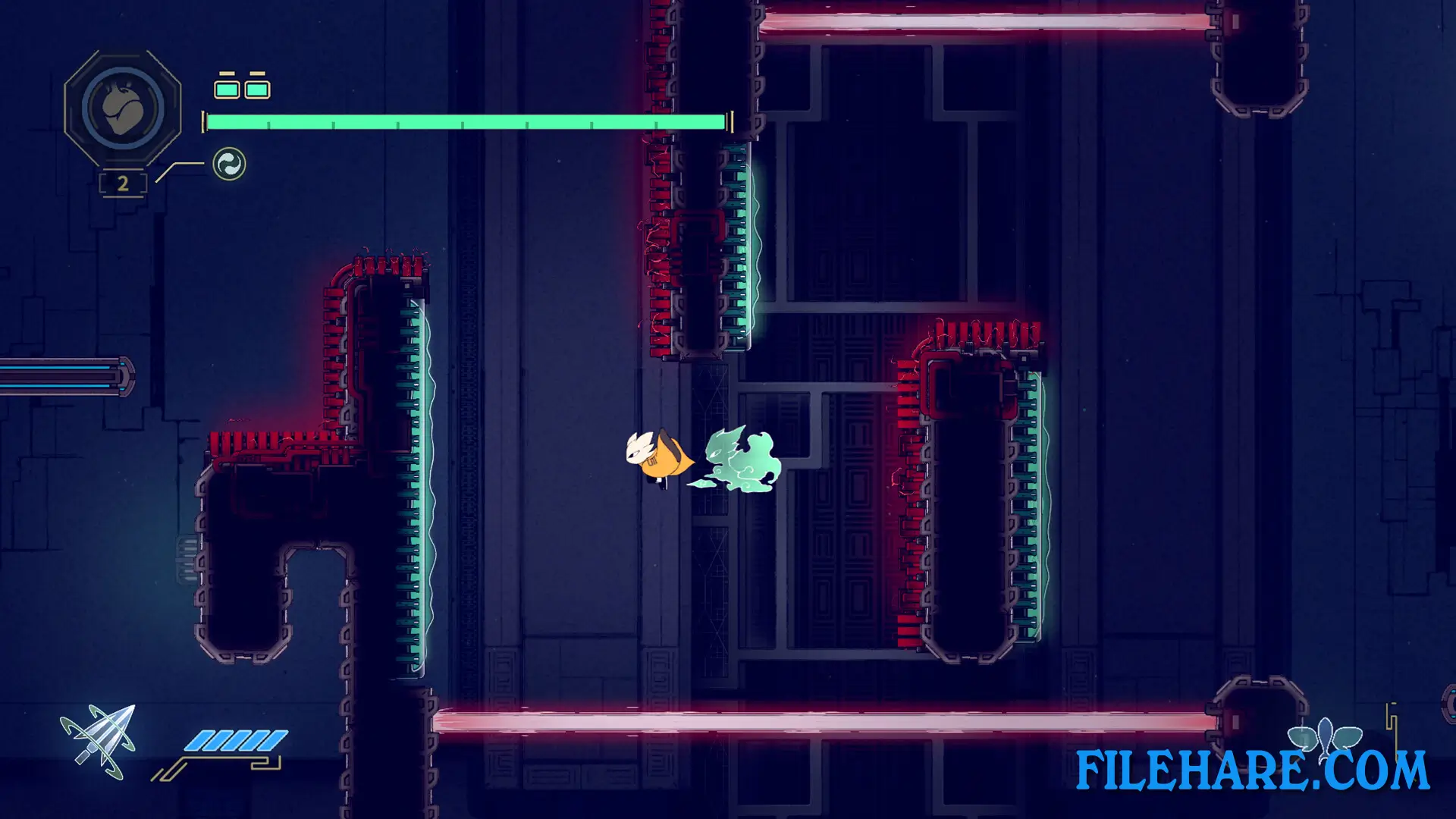The height and width of the screenshot is (819, 1456).
Task: Click the butterfly icon in the corner
Action: (1325, 736)
